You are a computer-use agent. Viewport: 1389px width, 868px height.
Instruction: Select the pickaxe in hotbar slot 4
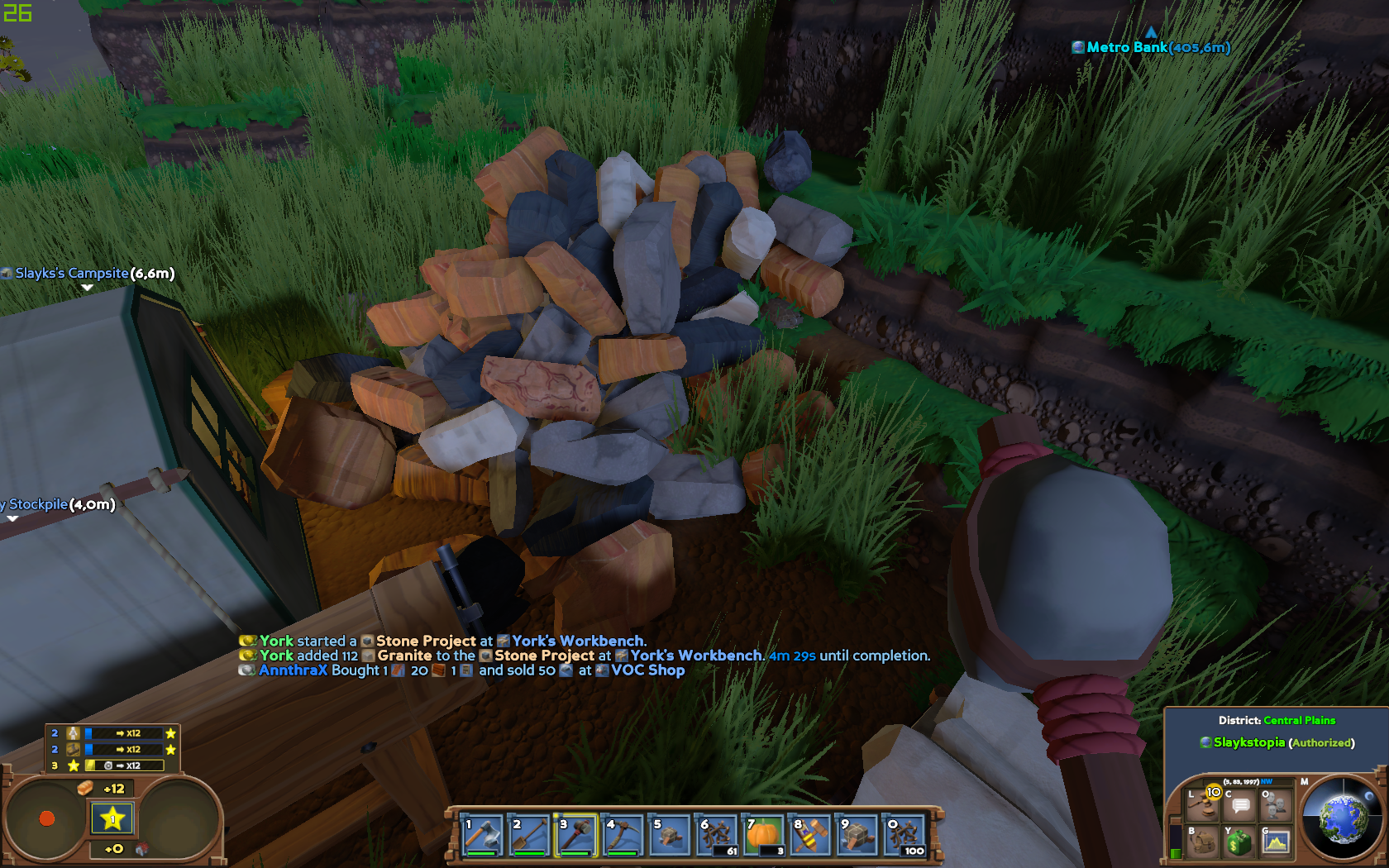pos(623,835)
